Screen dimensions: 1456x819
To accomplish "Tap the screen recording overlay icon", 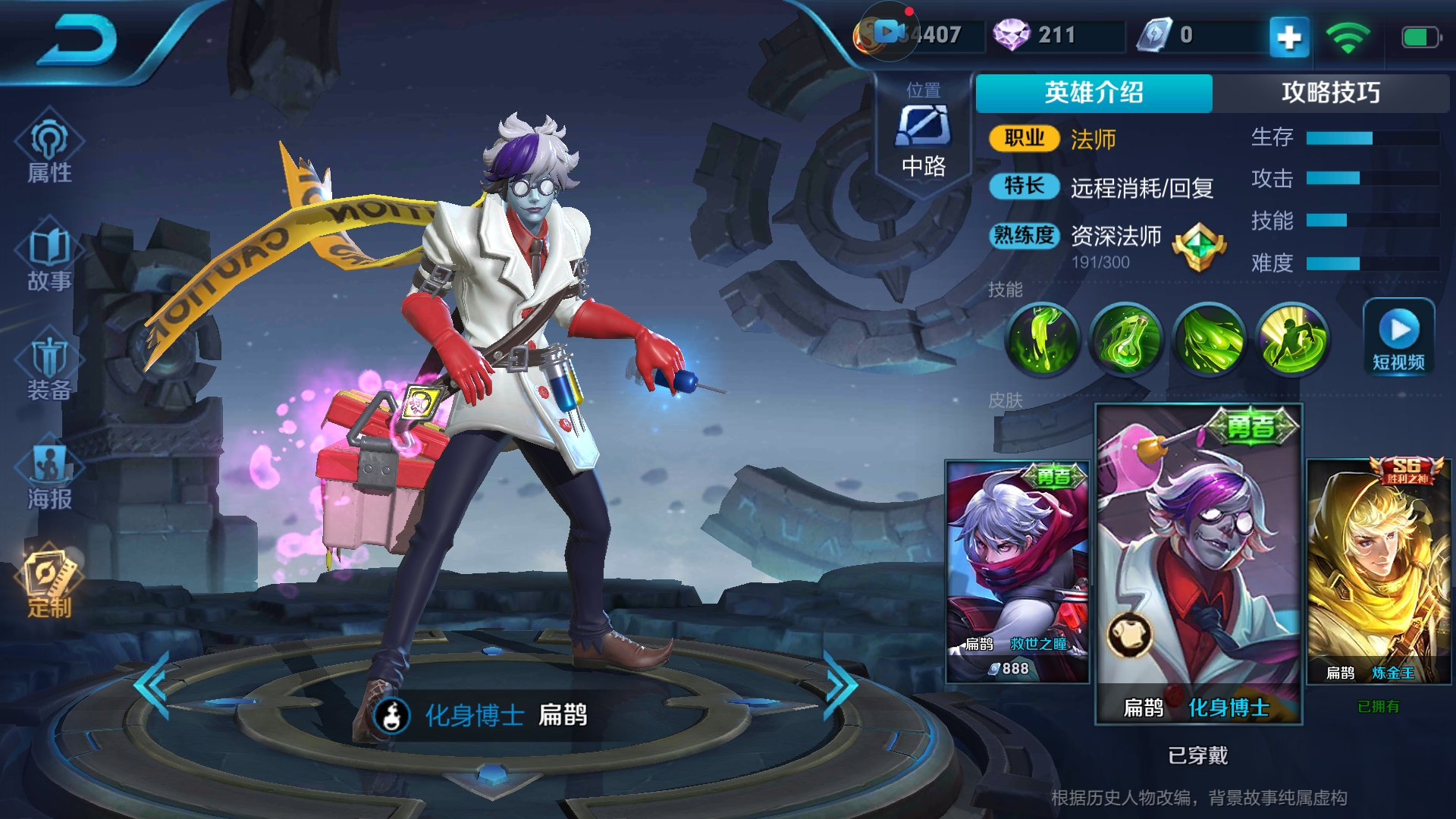I will (889, 32).
